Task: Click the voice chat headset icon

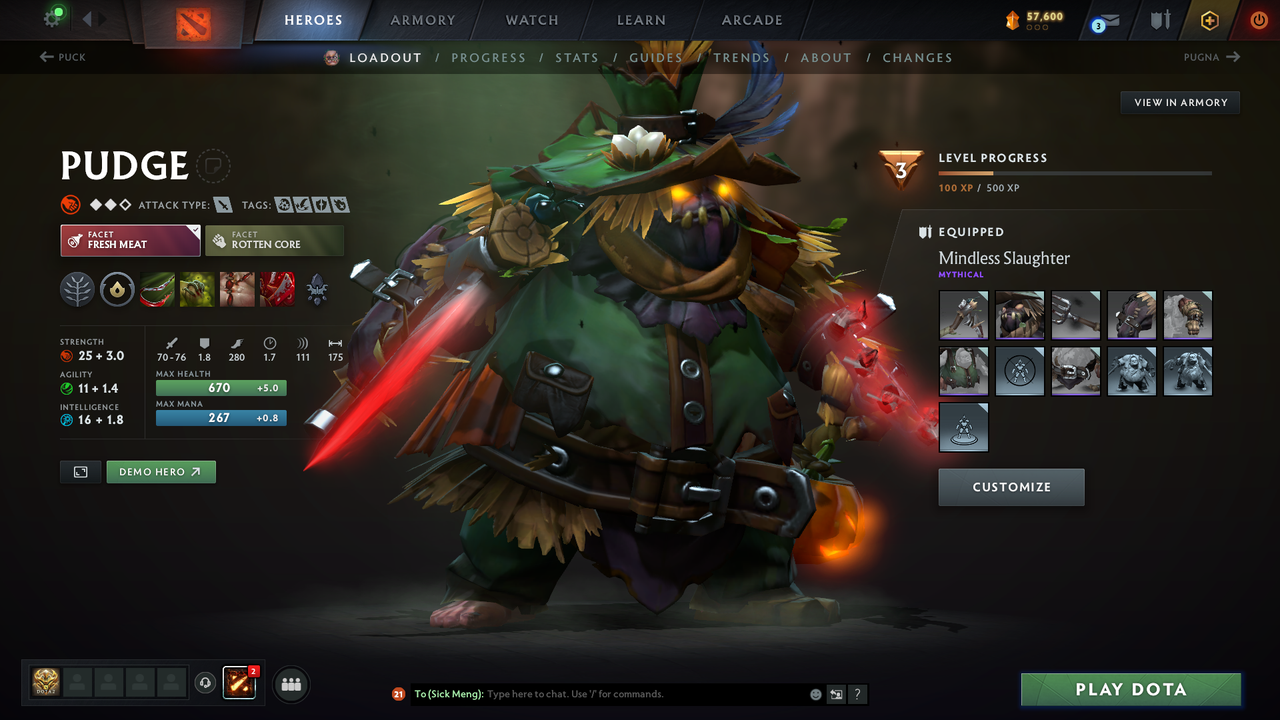Action: pos(206,683)
